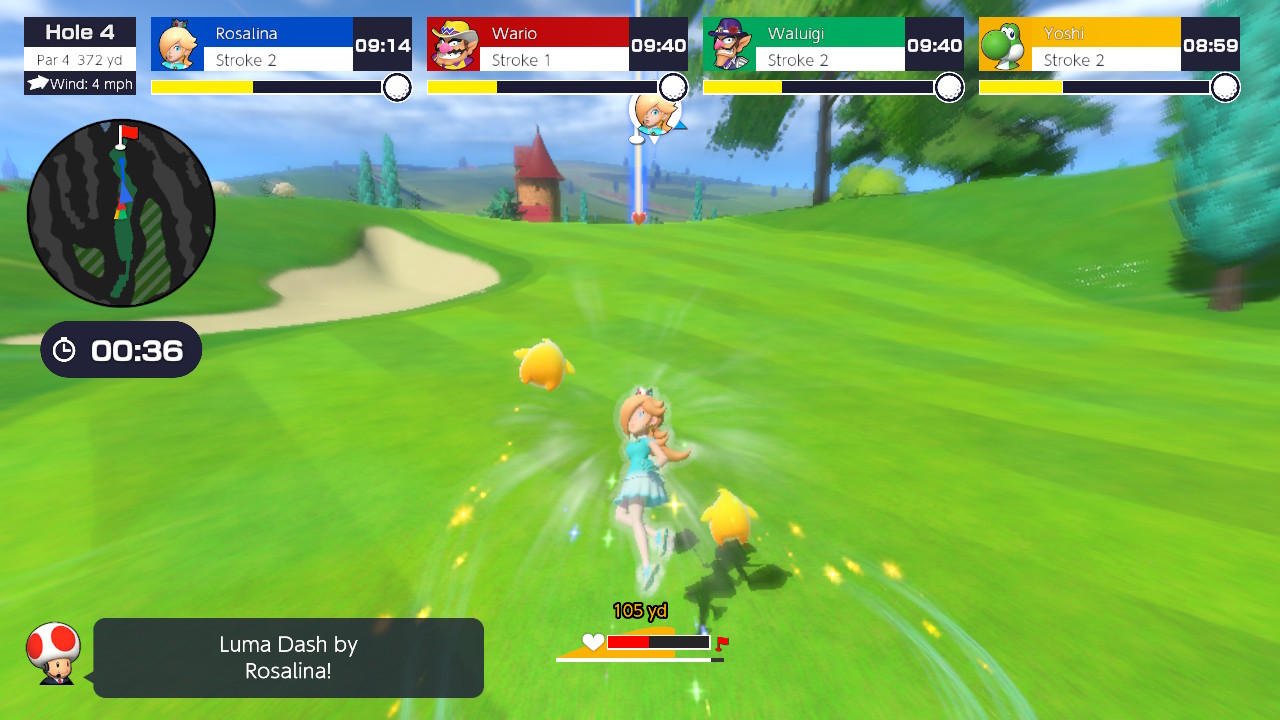Click the flag icon at the end of the stamina bar
Screen dimensions: 1280x720
[722, 641]
